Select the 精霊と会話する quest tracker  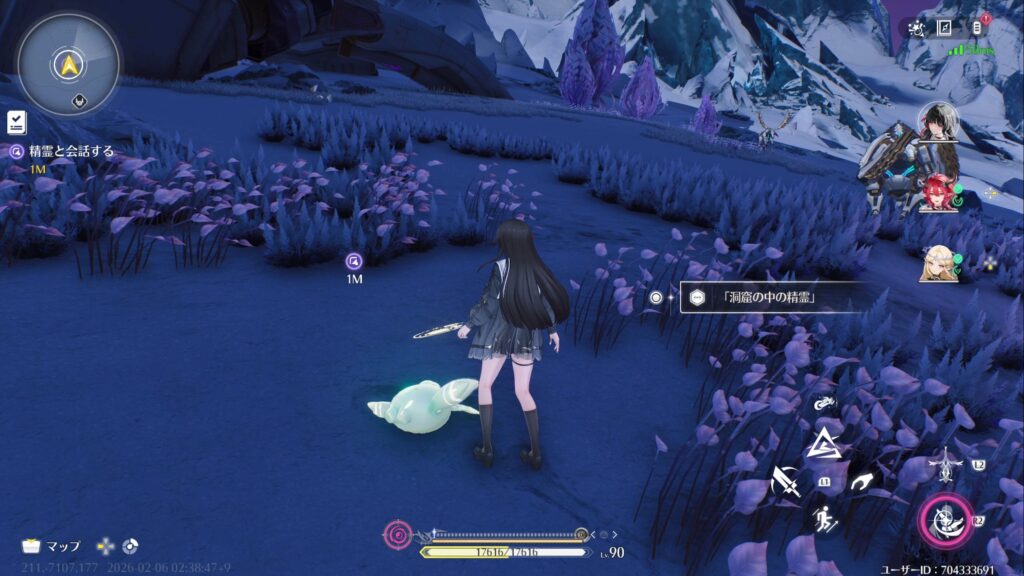pyautogui.click(x=60, y=152)
